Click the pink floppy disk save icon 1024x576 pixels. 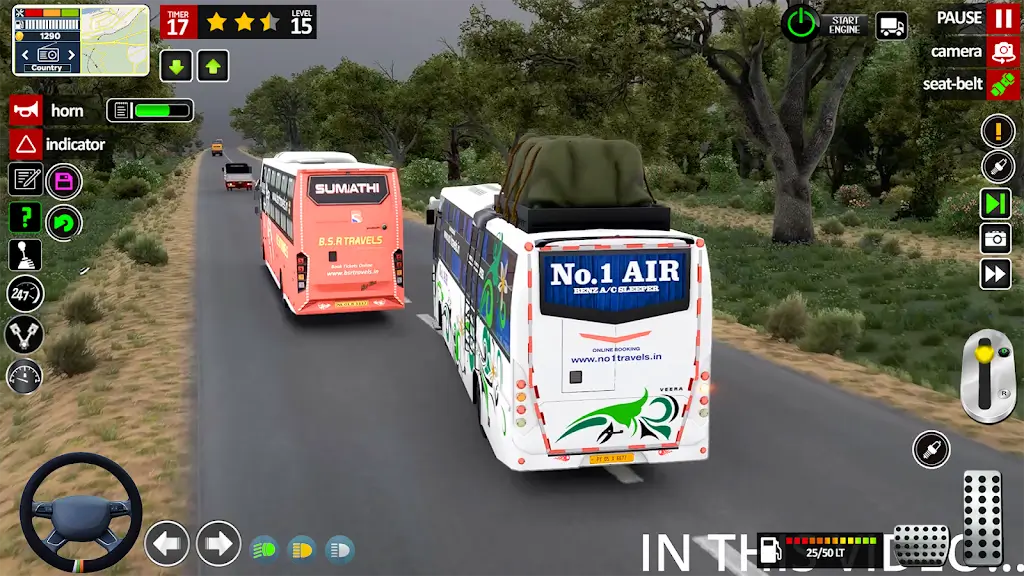click(64, 181)
